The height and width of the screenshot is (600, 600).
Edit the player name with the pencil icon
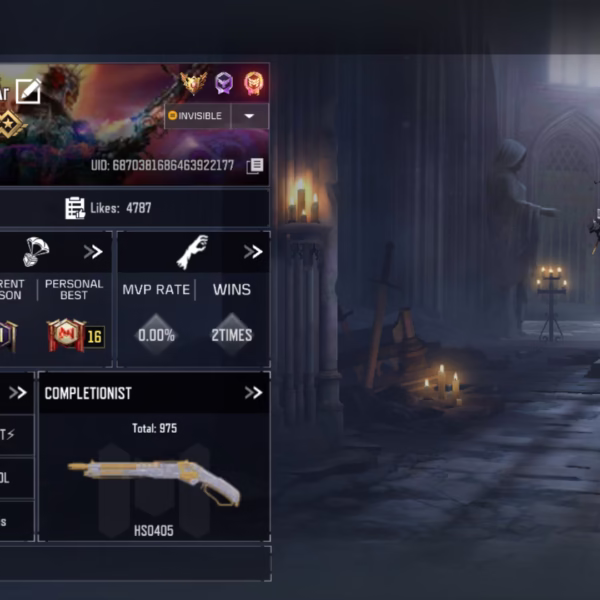(28, 91)
